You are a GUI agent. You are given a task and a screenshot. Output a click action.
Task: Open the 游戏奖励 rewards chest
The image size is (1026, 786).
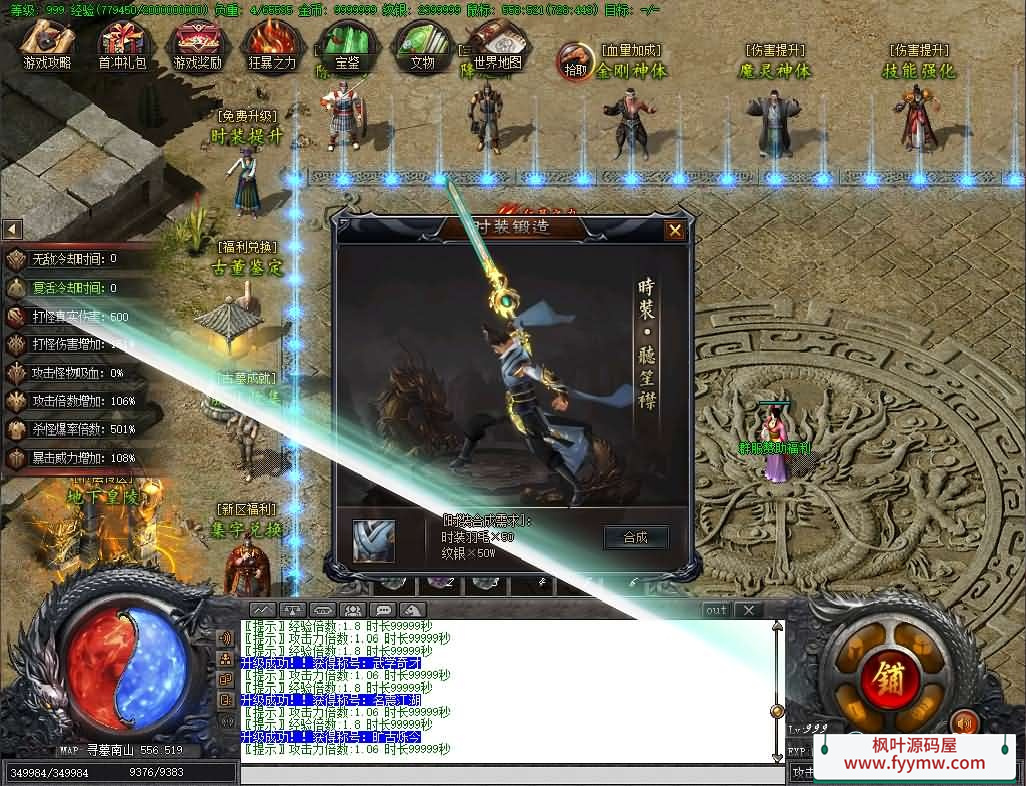[197, 46]
